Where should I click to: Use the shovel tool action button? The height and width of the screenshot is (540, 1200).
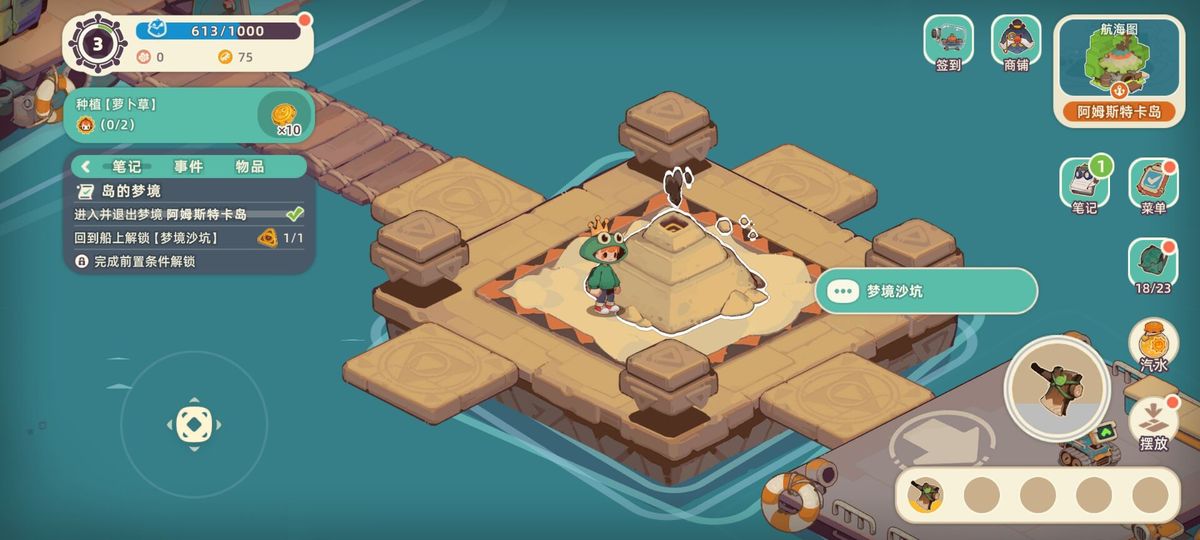1057,385
